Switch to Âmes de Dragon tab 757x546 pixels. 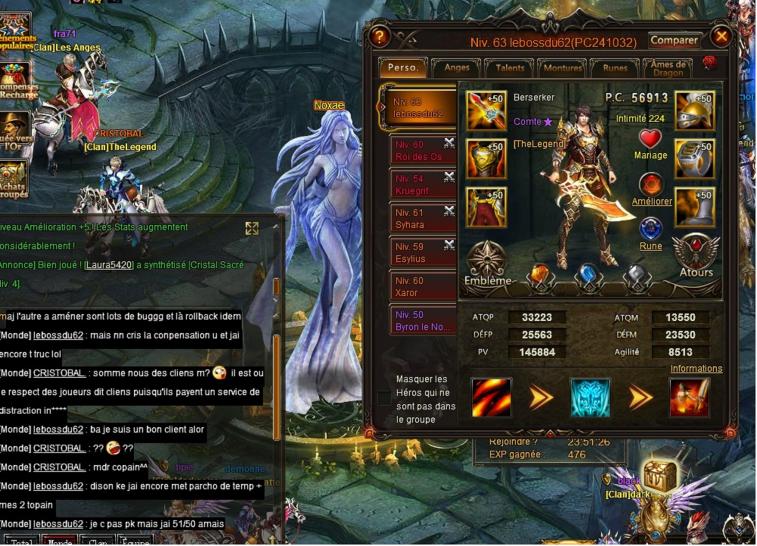[667, 67]
